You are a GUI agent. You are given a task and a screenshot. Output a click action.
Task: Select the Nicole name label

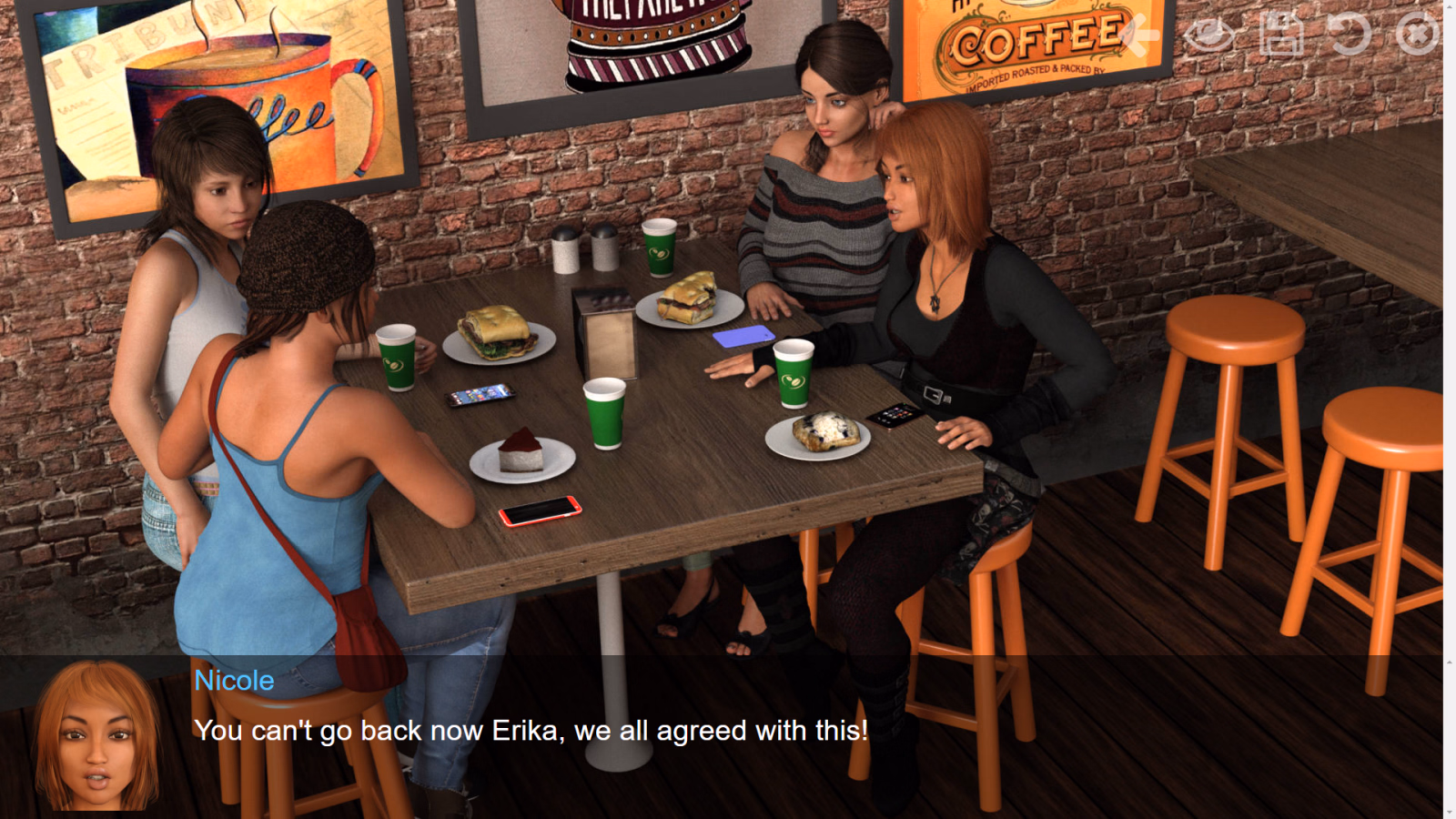(232, 681)
